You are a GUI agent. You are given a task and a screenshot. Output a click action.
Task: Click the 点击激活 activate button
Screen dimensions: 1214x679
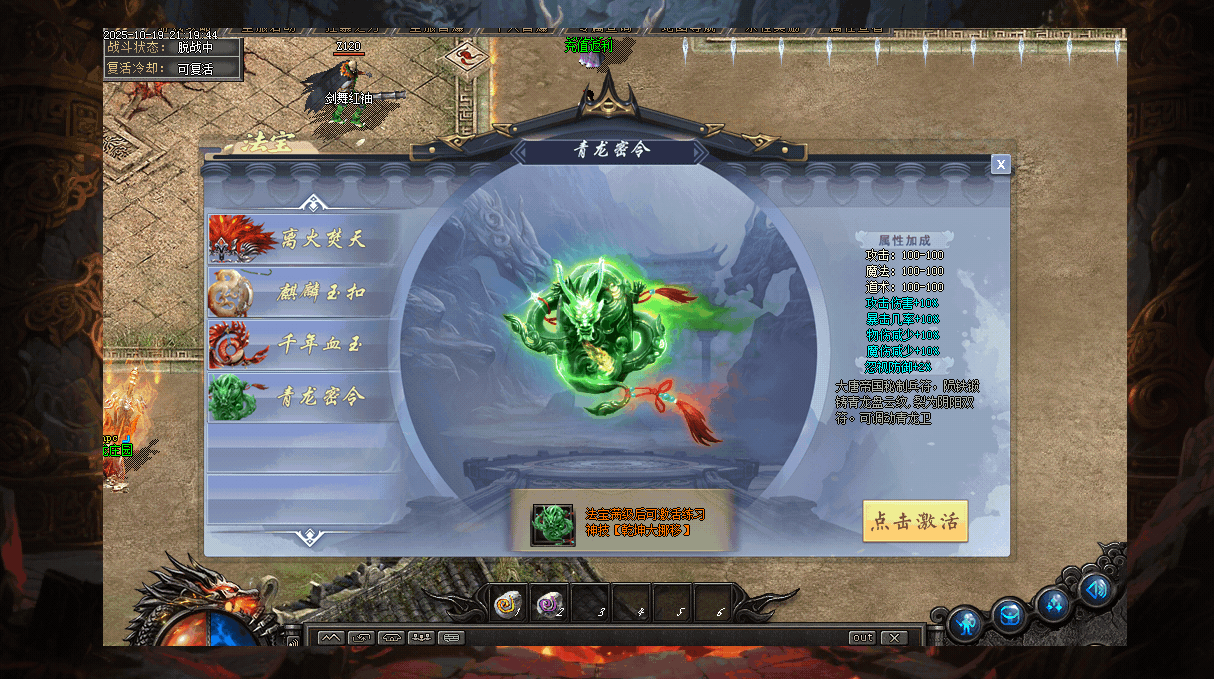pyautogui.click(x=915, y=521)
